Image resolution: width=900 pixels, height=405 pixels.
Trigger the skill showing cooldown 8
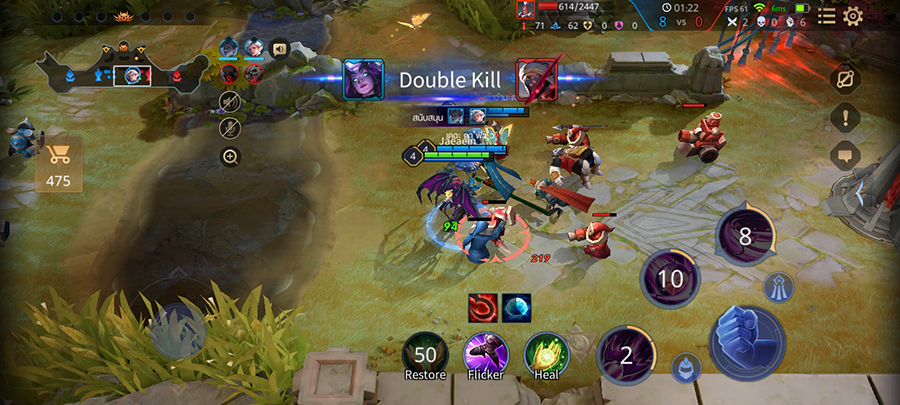pos(745,237)
